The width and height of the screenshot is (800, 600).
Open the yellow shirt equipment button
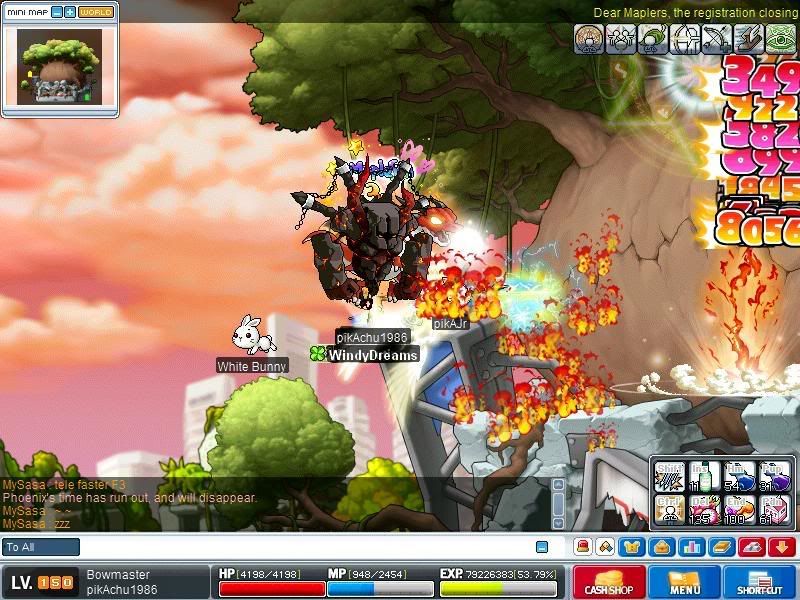(632, 547)
